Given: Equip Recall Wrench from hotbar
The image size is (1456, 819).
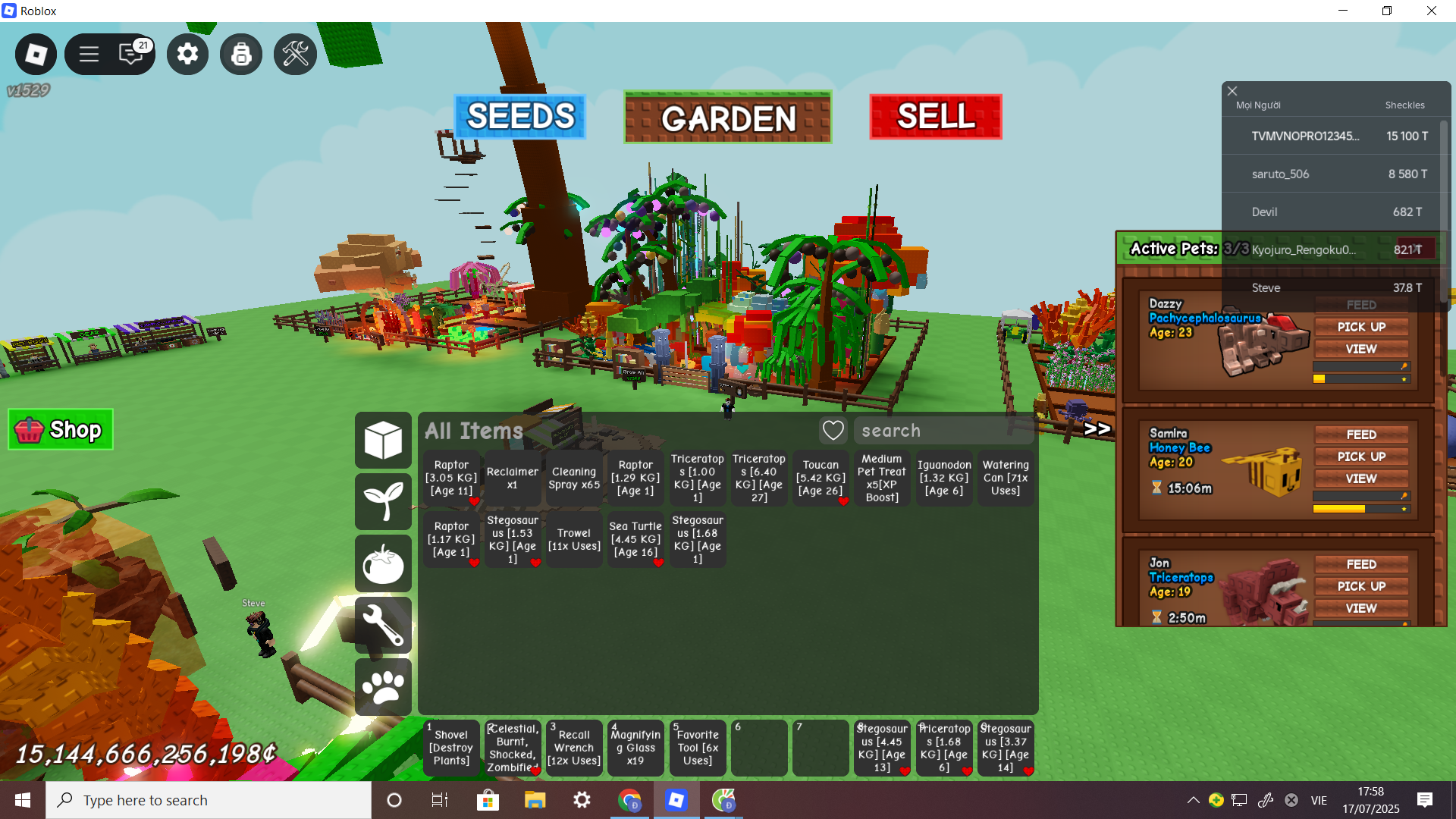Looking at the screenshot, I should coord(574,748).
